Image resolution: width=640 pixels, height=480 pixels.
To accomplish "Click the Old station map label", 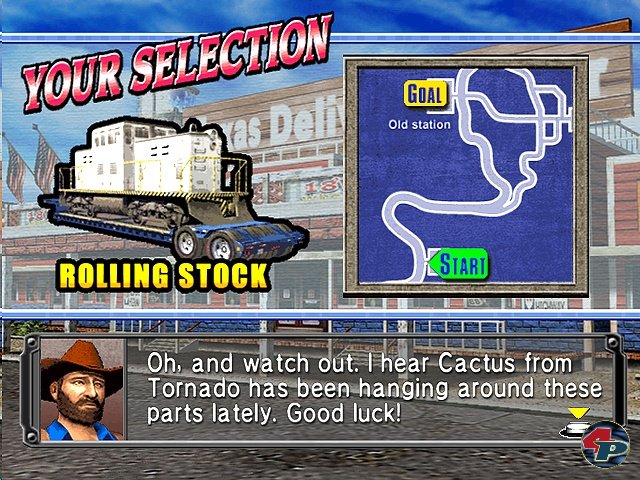I will (x=419, y=125).
